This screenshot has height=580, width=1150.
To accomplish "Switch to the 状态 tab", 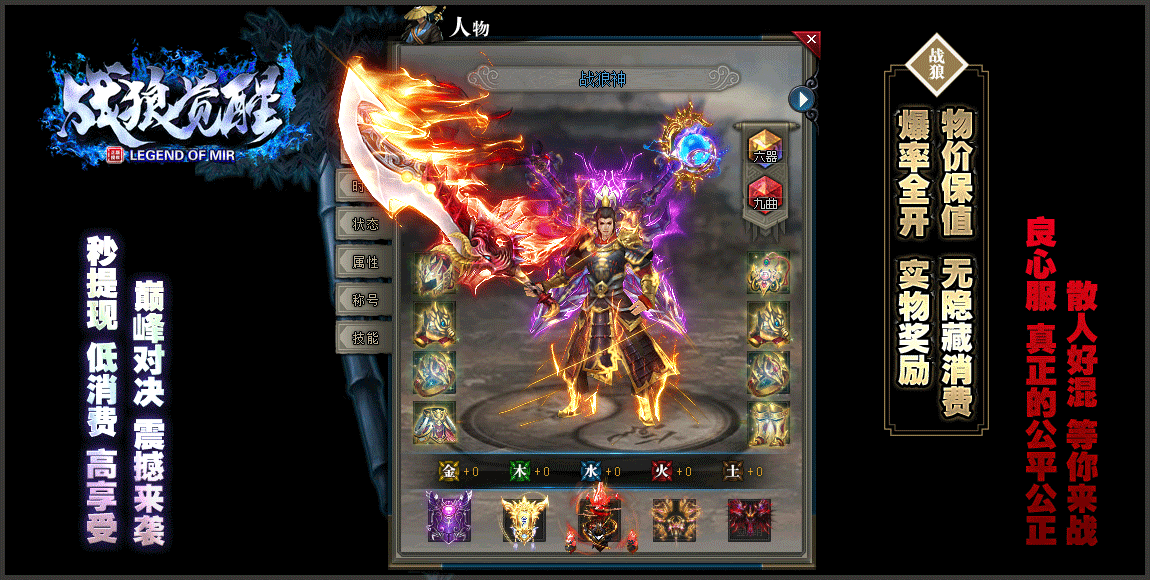I will coord(365,224).
